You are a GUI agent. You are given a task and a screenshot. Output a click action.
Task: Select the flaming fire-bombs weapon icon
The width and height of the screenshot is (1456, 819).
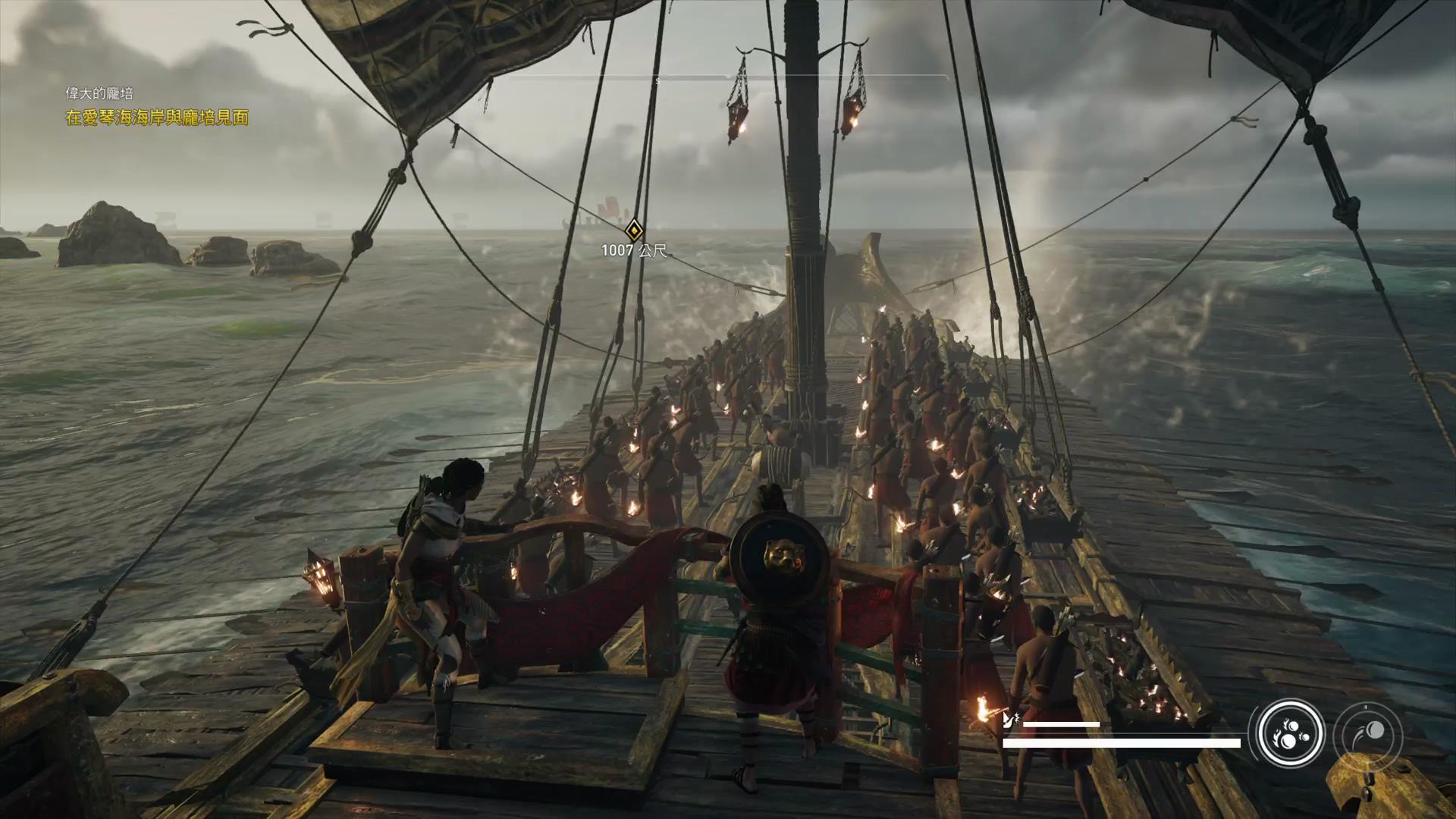(x=1291, y=734)
